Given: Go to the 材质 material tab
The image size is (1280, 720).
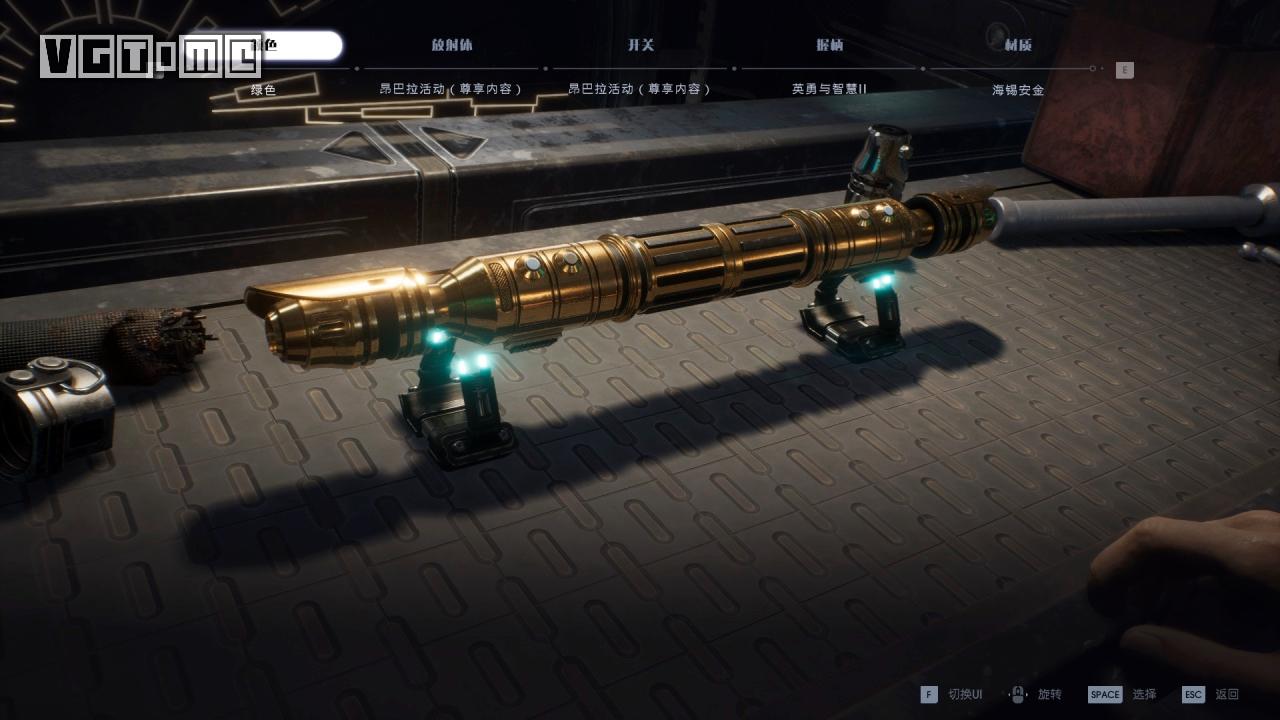Looking at the screenshot, I should click(1018, 45).
